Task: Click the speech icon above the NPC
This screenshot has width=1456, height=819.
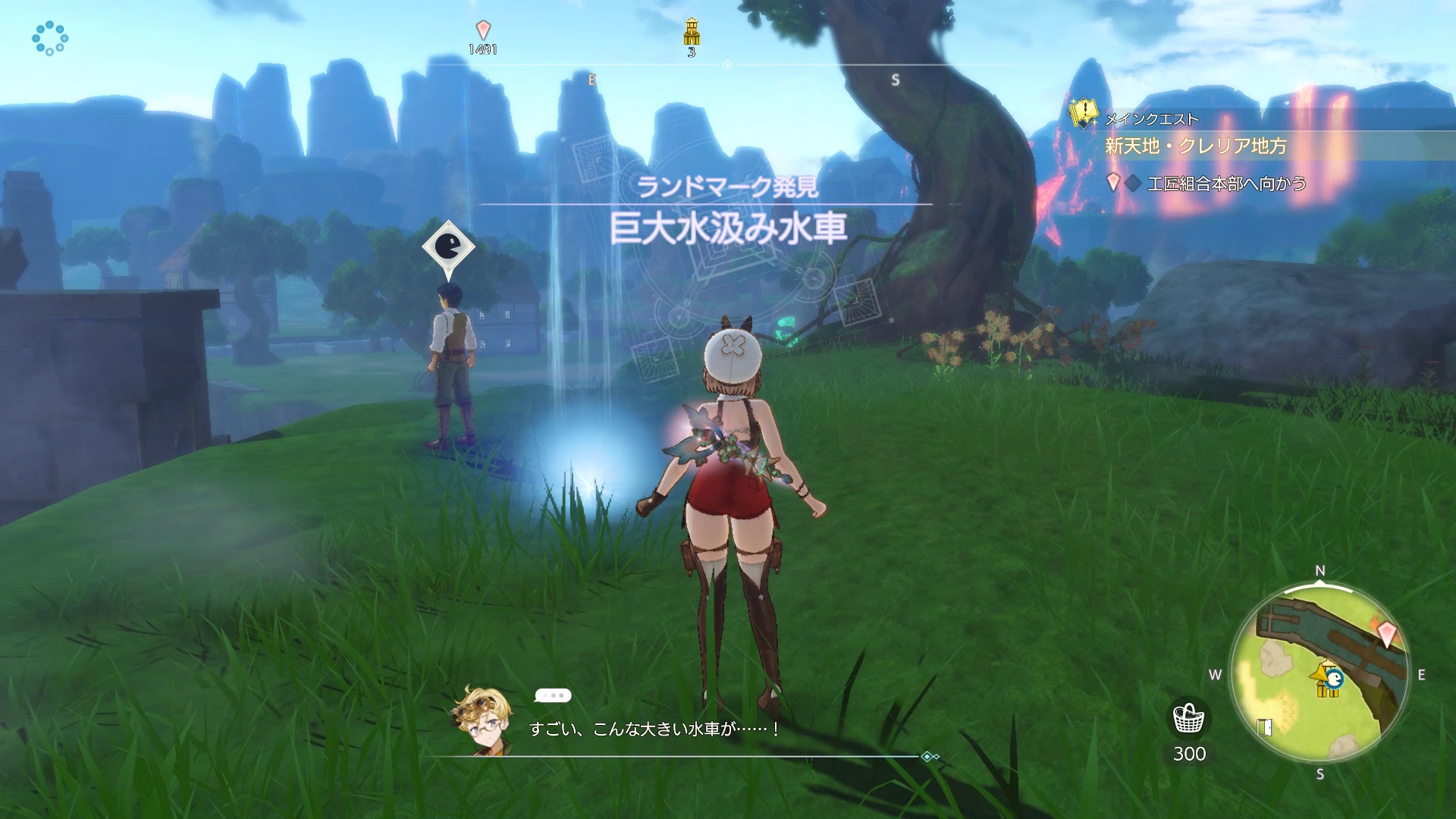Action: point(448,247)
